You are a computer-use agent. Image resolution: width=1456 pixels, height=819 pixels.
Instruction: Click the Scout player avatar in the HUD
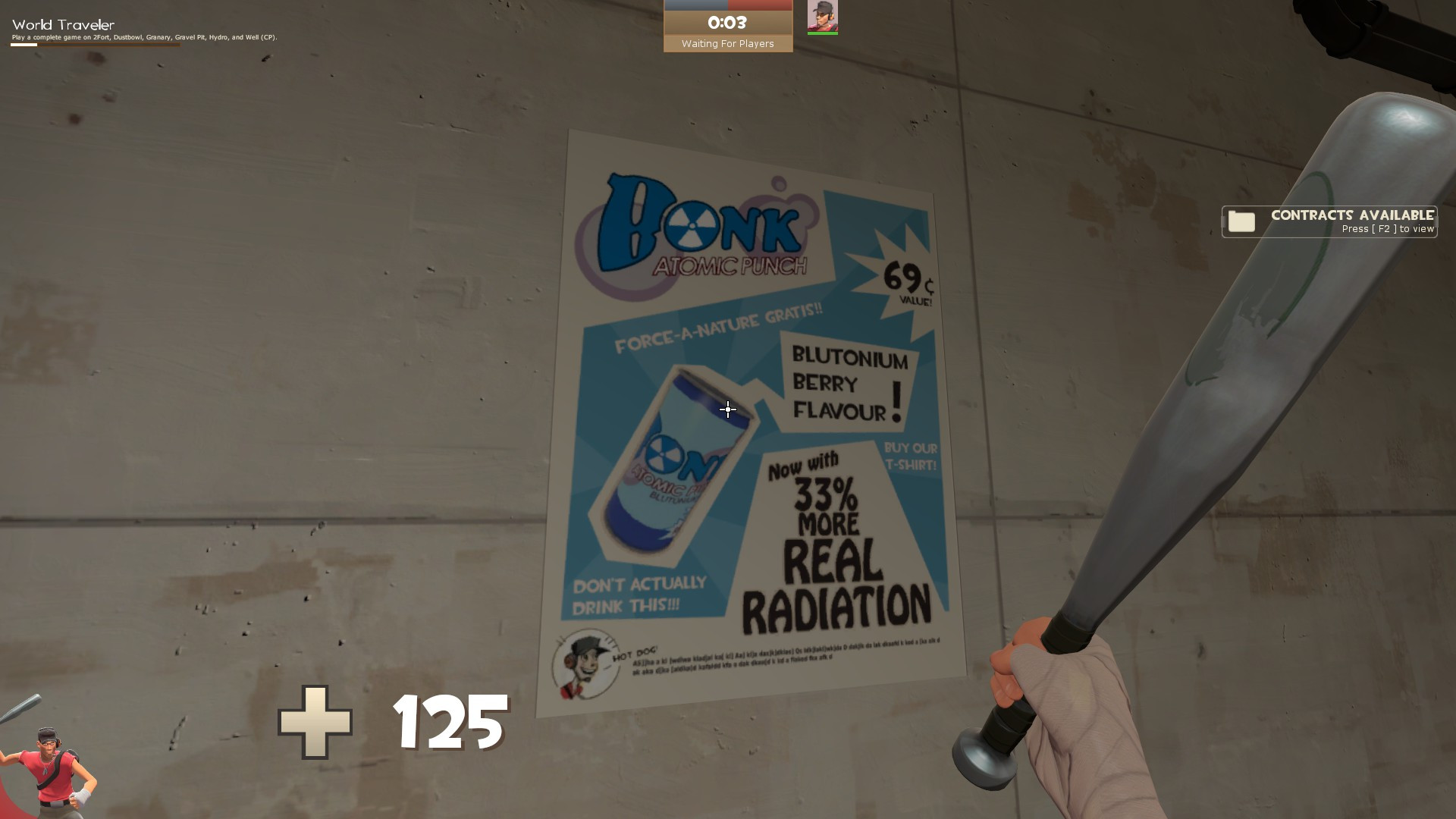(824, 17)
